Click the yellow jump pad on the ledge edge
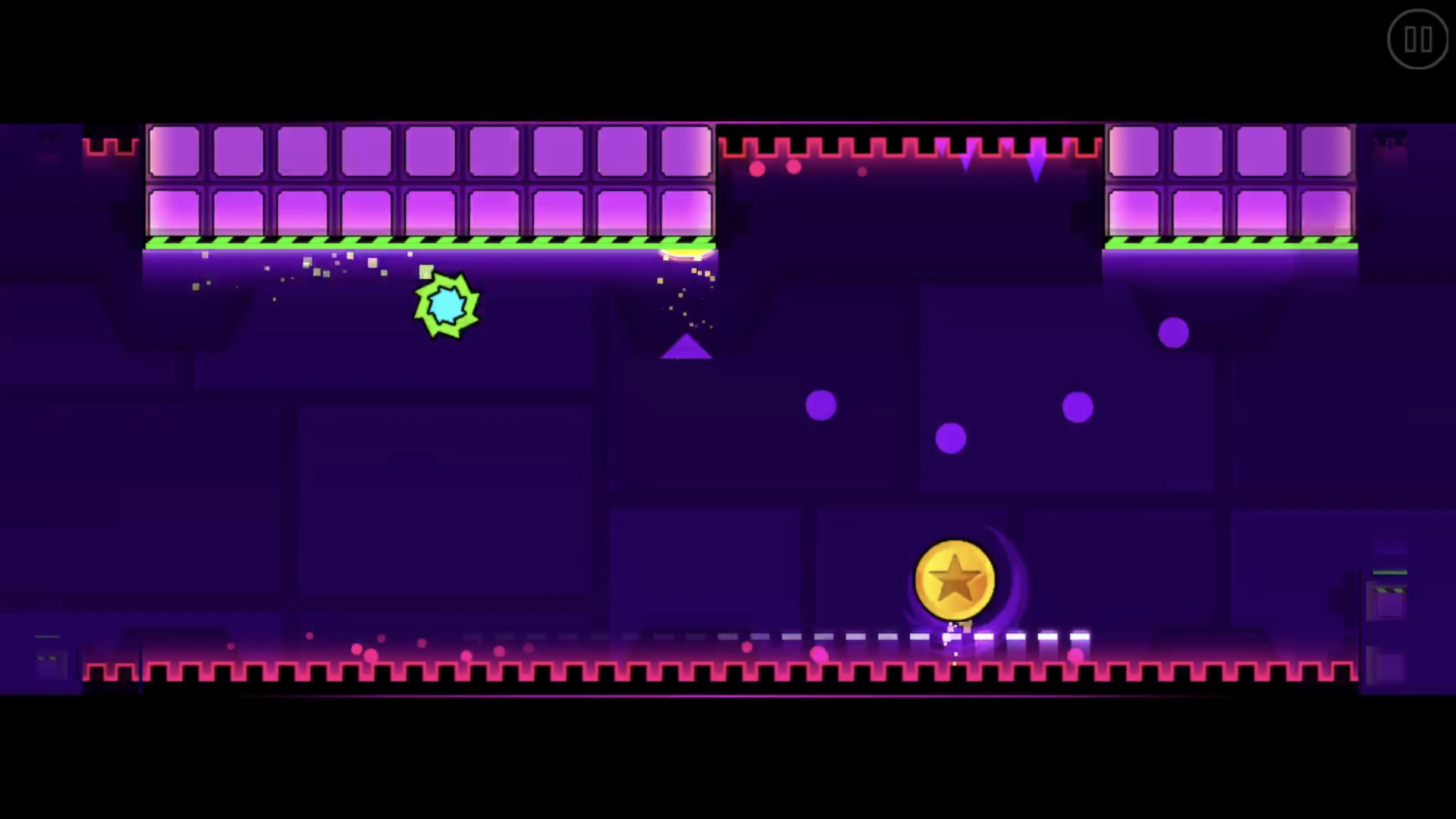Viewport: 1456px width, 819px height. [686, 254]
